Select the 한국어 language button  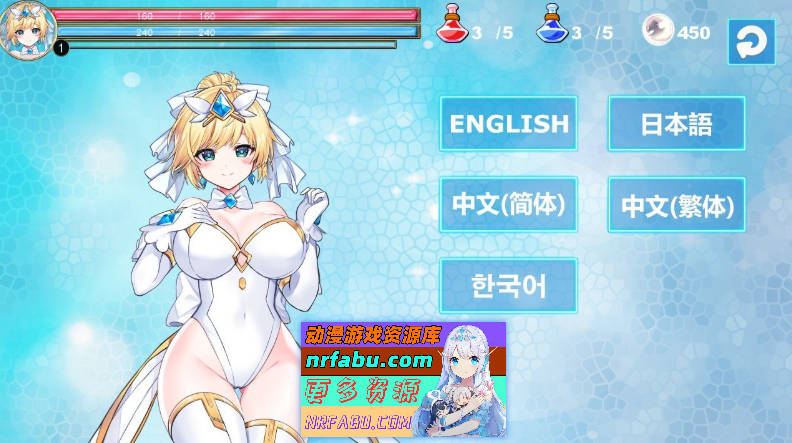pos(509,286)
